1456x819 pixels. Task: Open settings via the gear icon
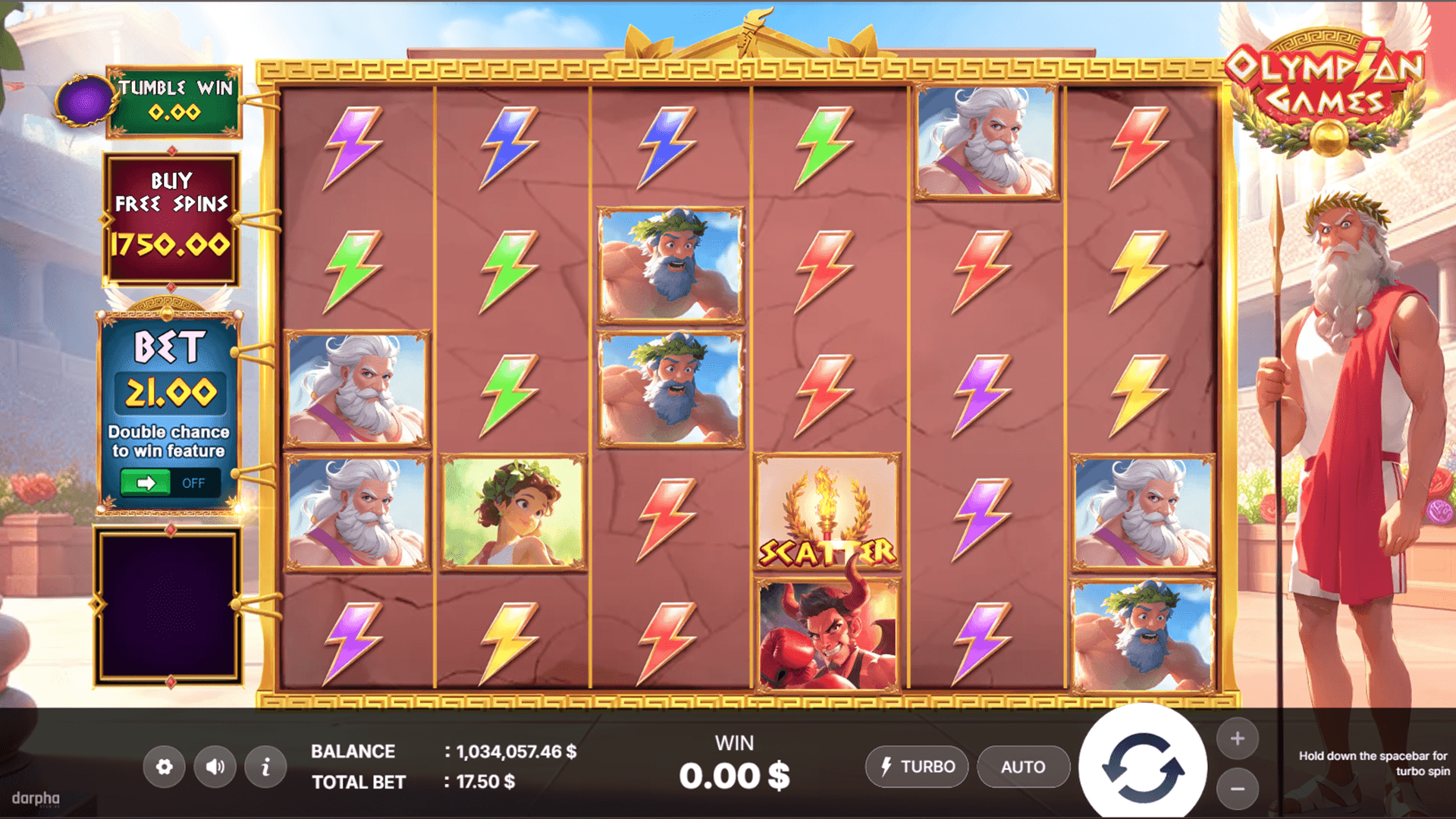pos(164,767)
